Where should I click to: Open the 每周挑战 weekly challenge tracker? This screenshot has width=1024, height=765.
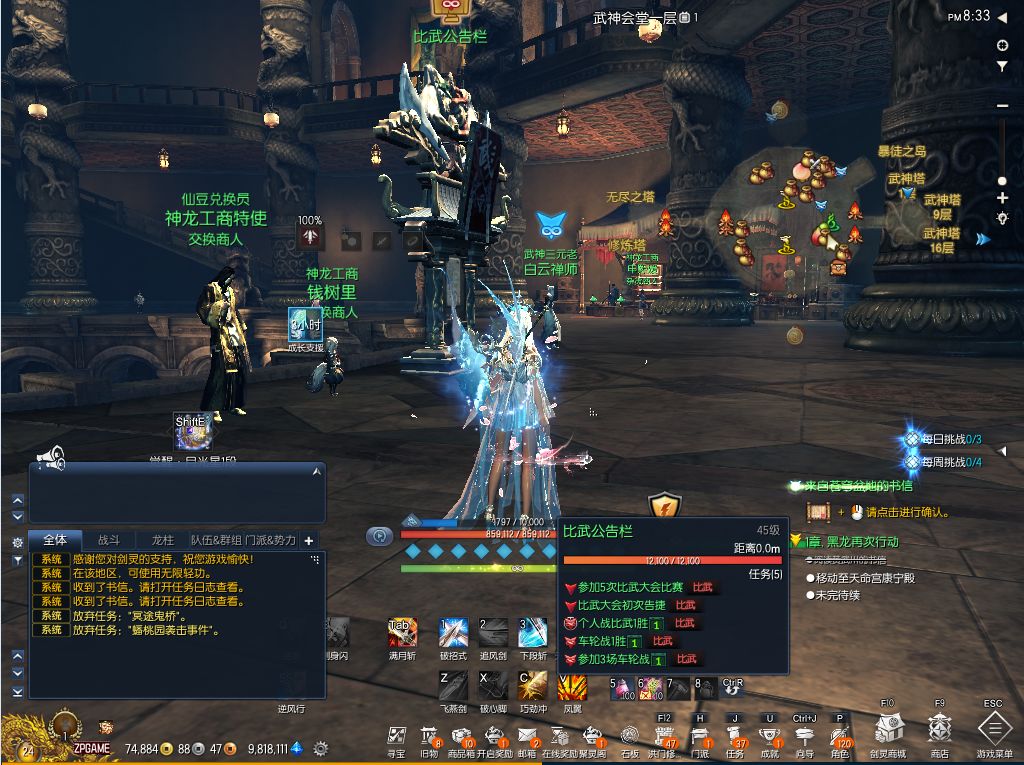(x=943, y=462)
